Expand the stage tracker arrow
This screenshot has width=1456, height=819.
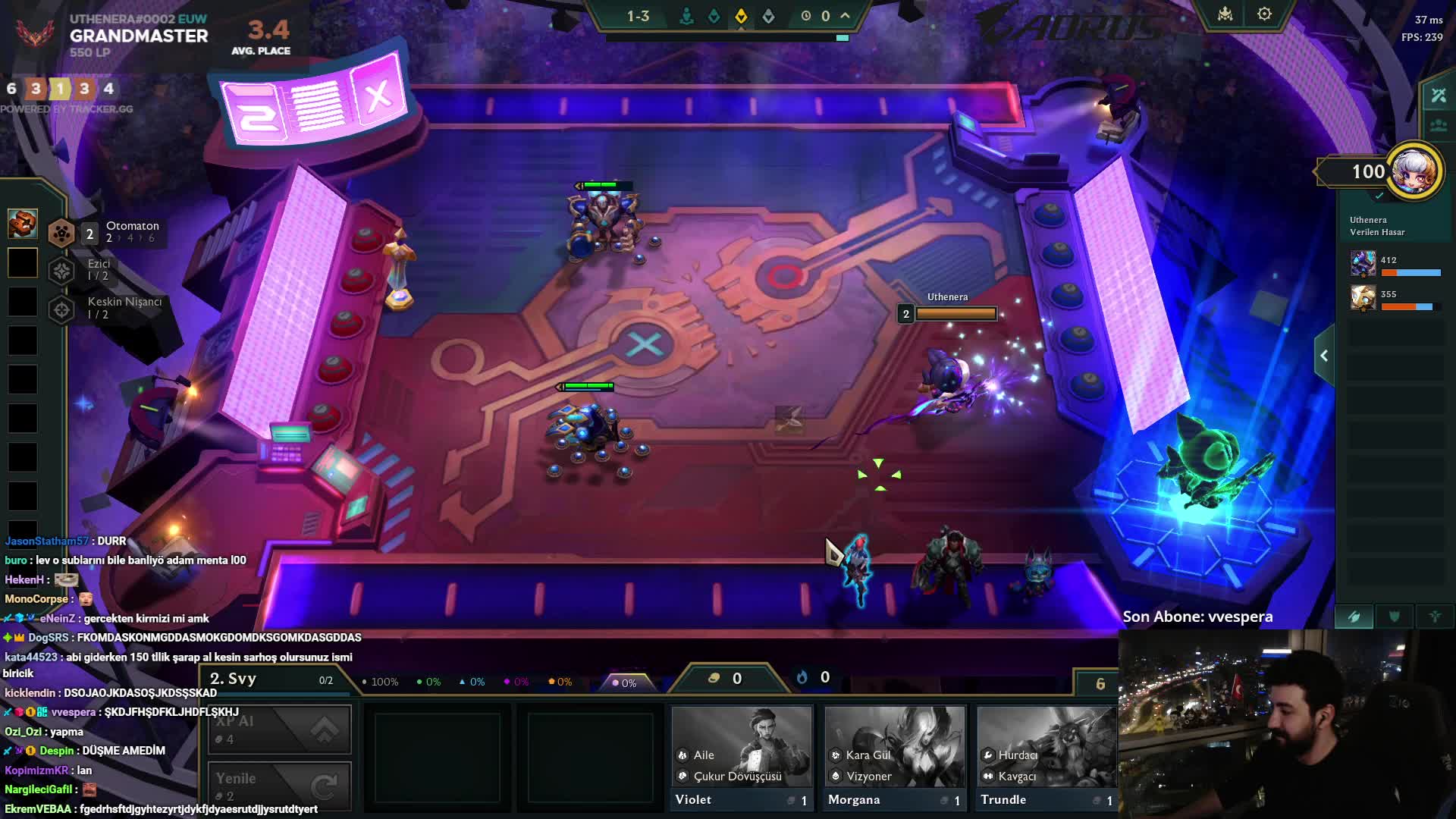(x=846, y=16)
